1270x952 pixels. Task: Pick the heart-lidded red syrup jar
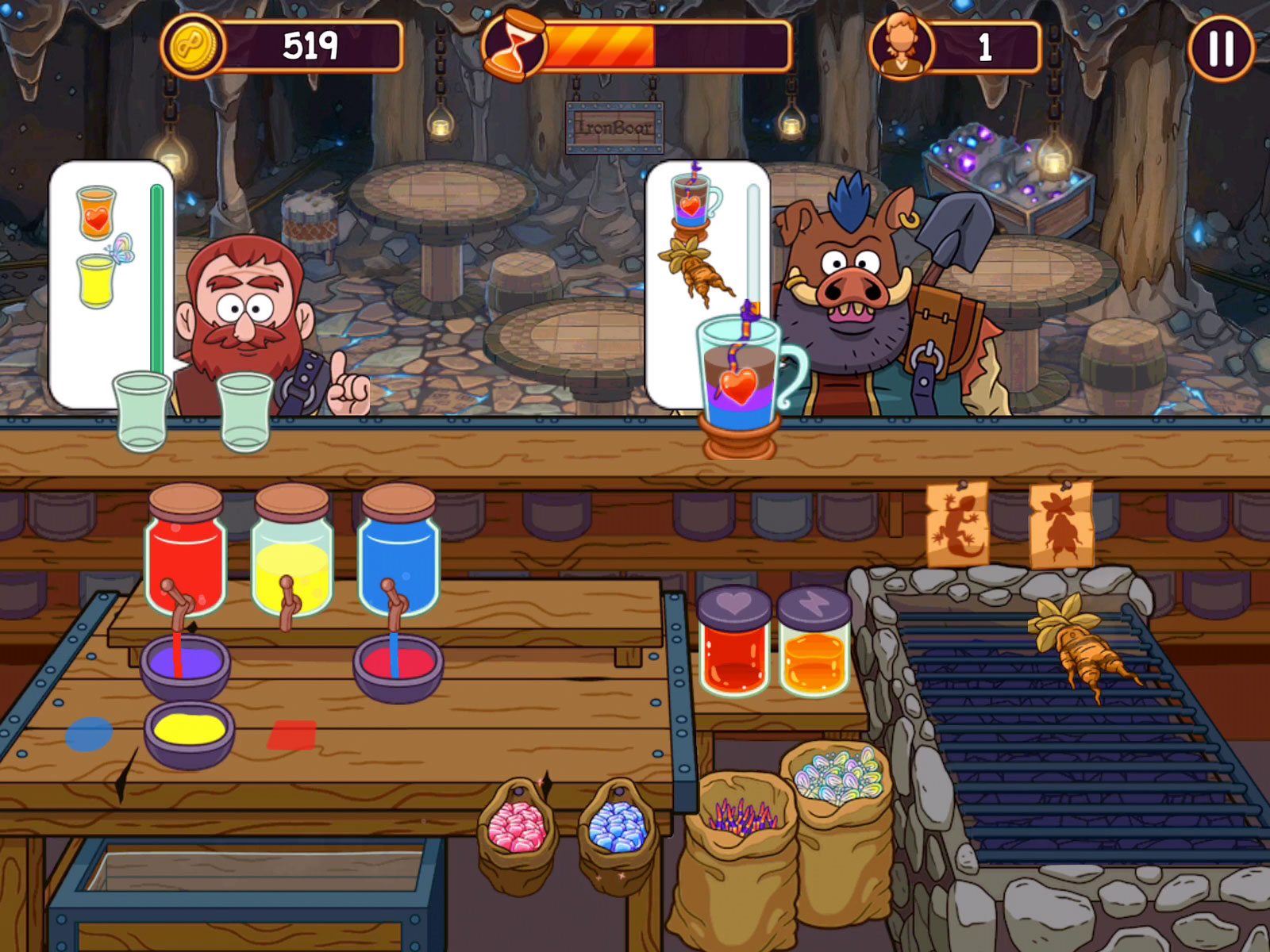[733, 643]
